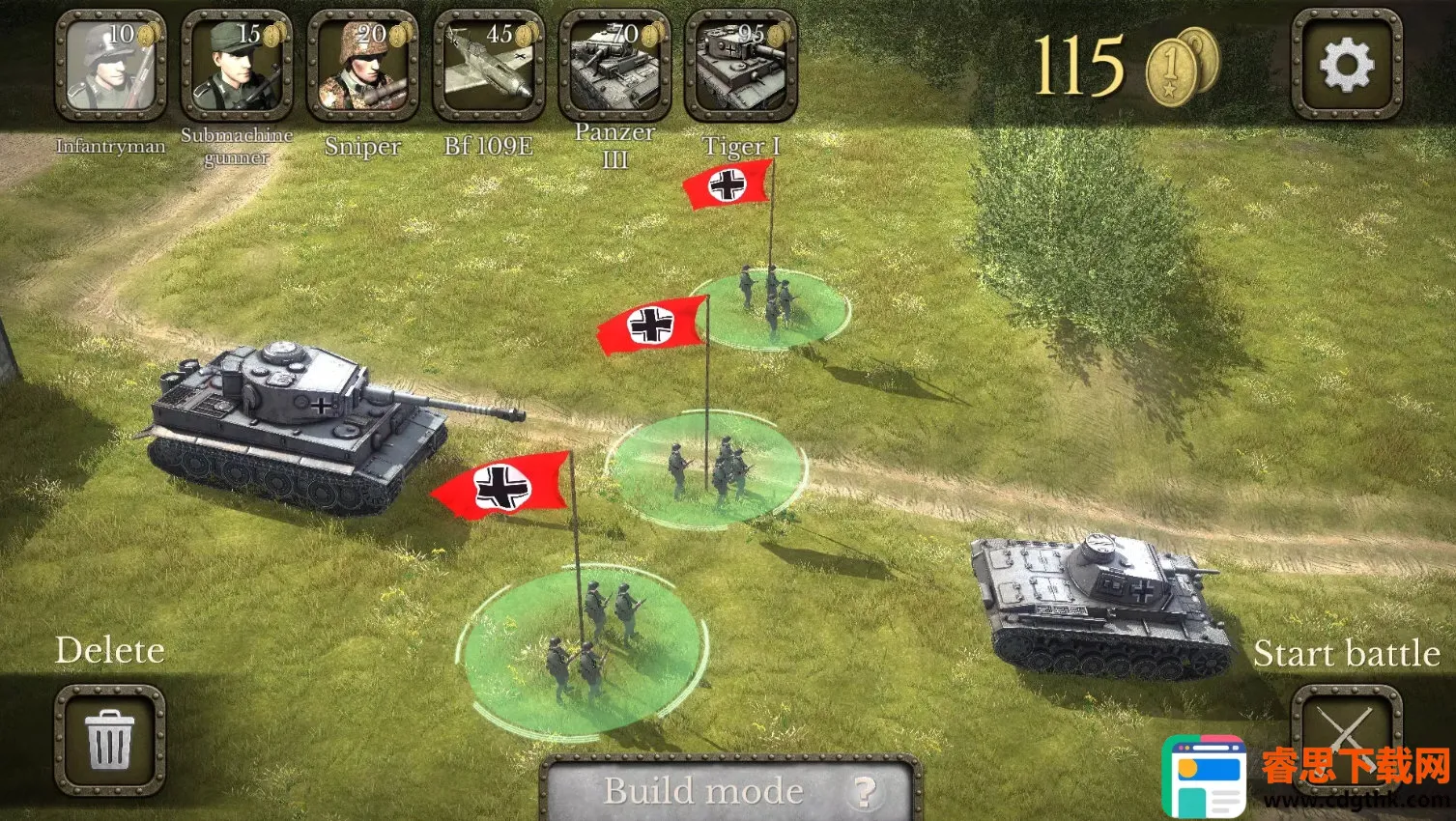1456x821 pixels.
Task: Start battle with crossed swords button
Action: (1346, 734)
